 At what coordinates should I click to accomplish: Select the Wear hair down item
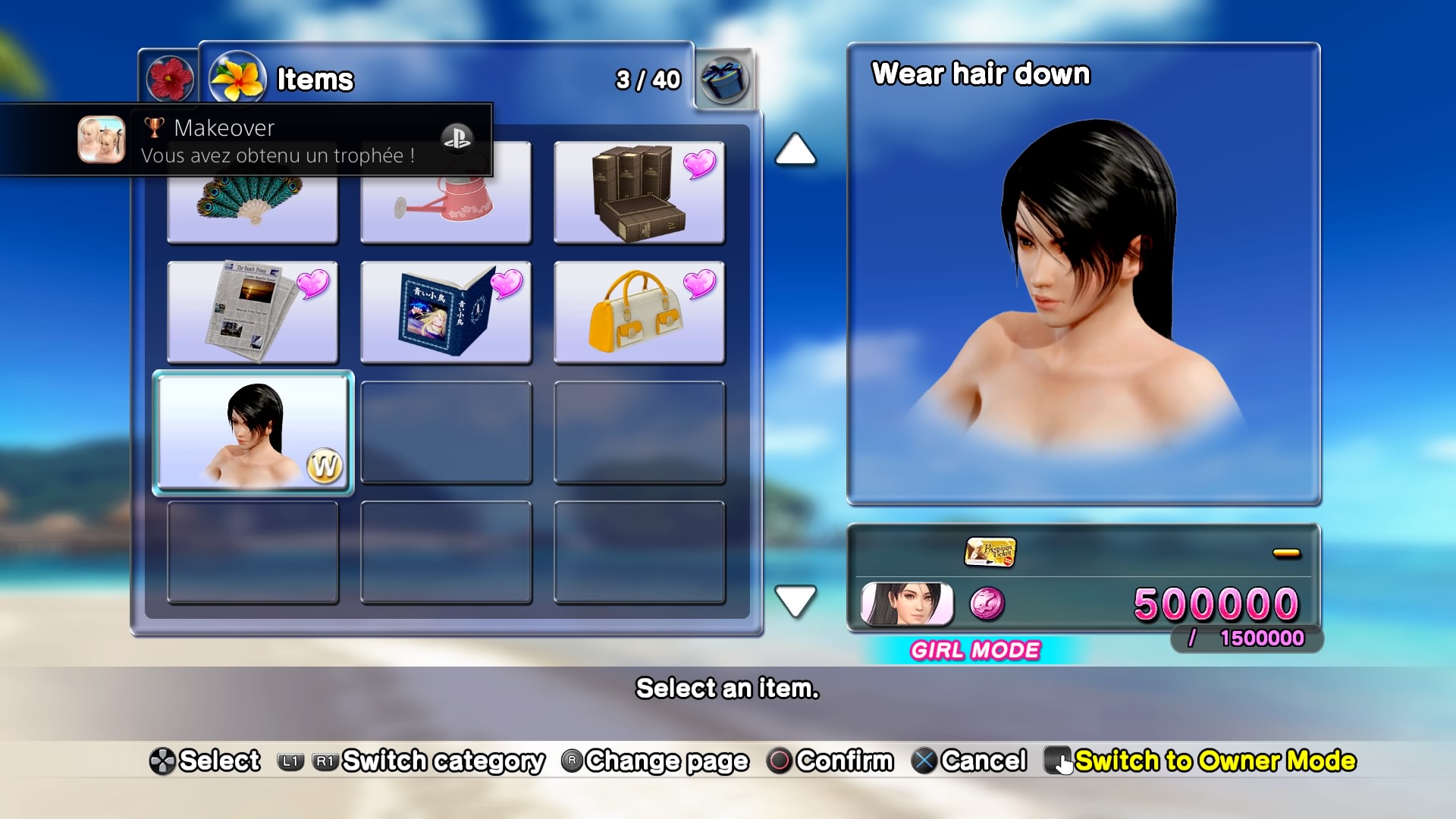click(x=253, y=432)
